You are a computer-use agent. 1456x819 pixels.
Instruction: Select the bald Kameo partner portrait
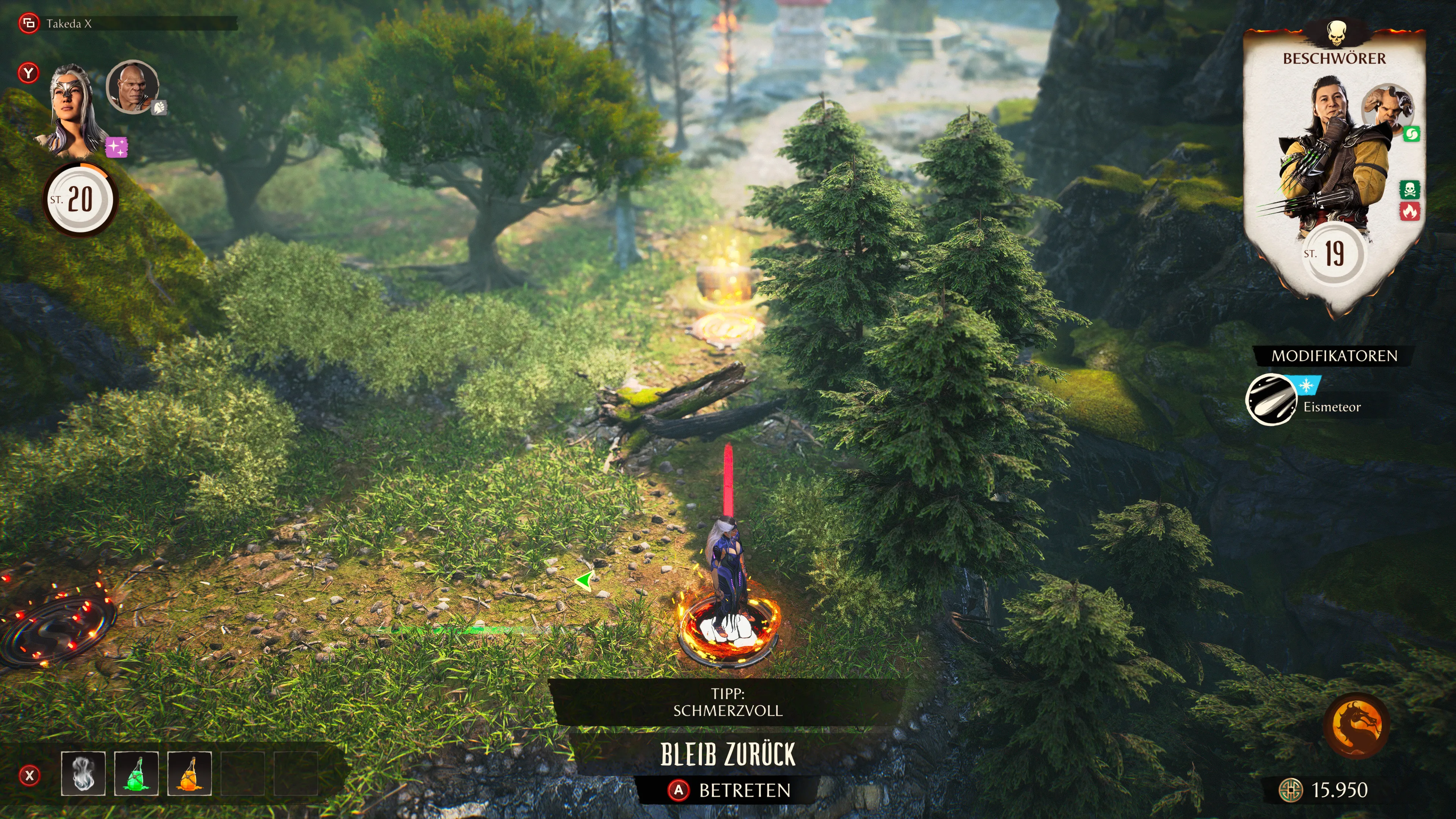(133, 86)
